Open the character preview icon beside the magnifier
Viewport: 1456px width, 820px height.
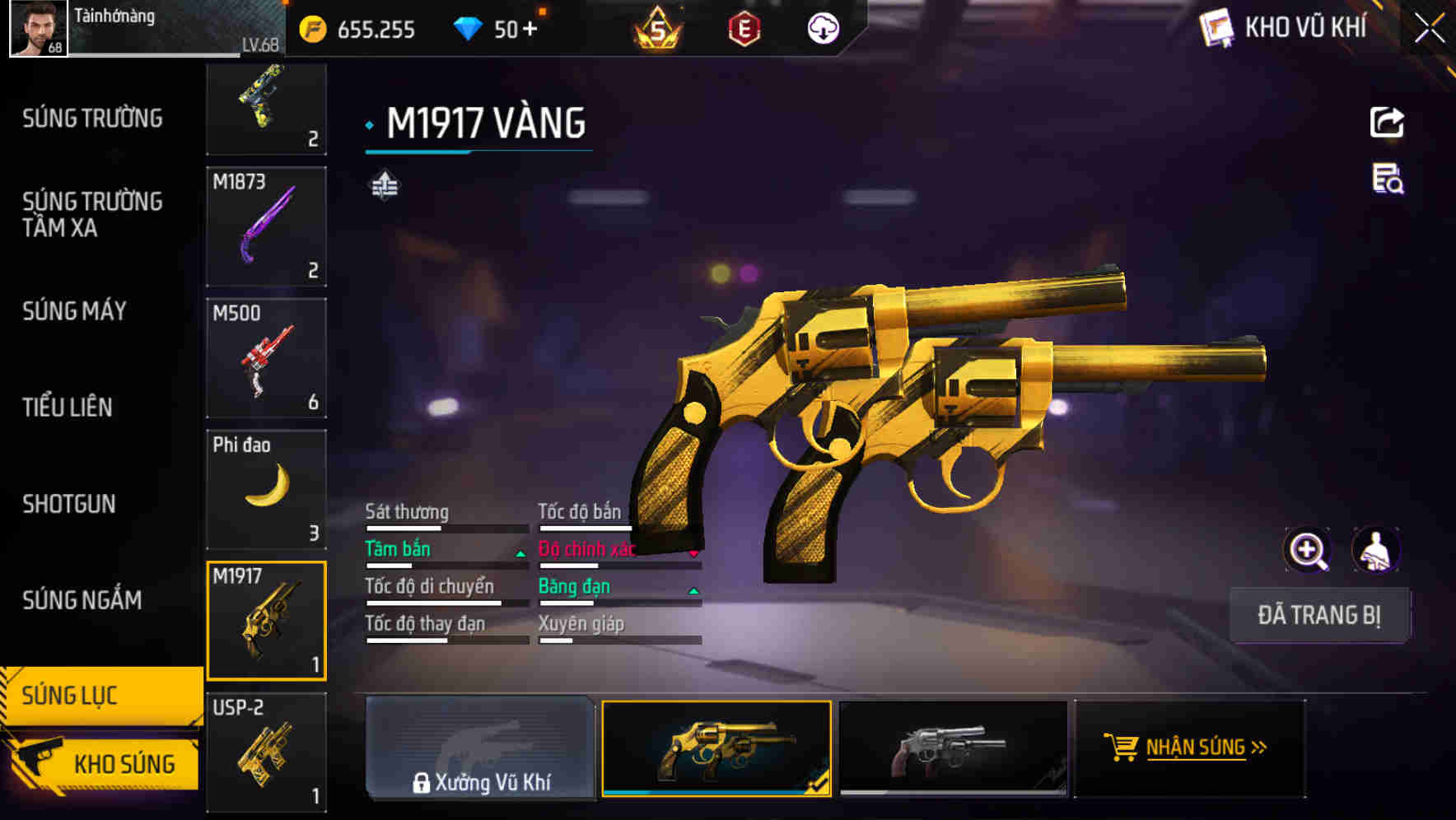[x=1374, y=550]
